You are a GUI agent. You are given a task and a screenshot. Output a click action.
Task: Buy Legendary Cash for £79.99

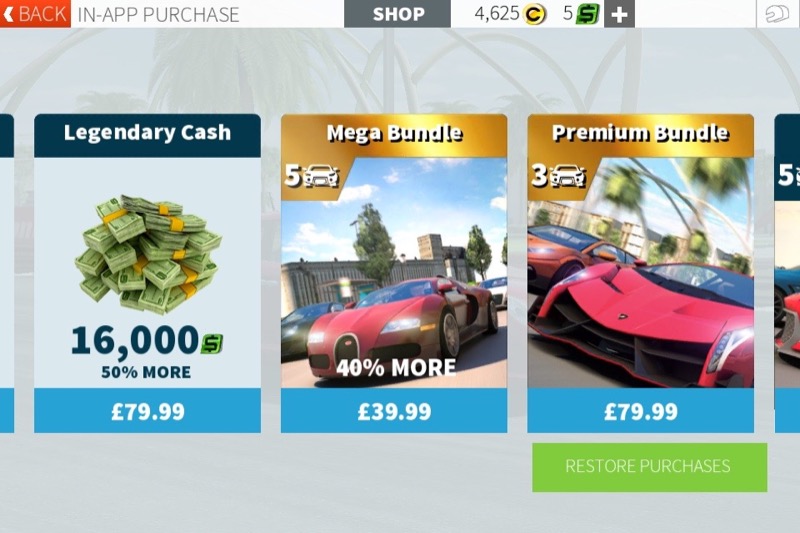point(147,411)
